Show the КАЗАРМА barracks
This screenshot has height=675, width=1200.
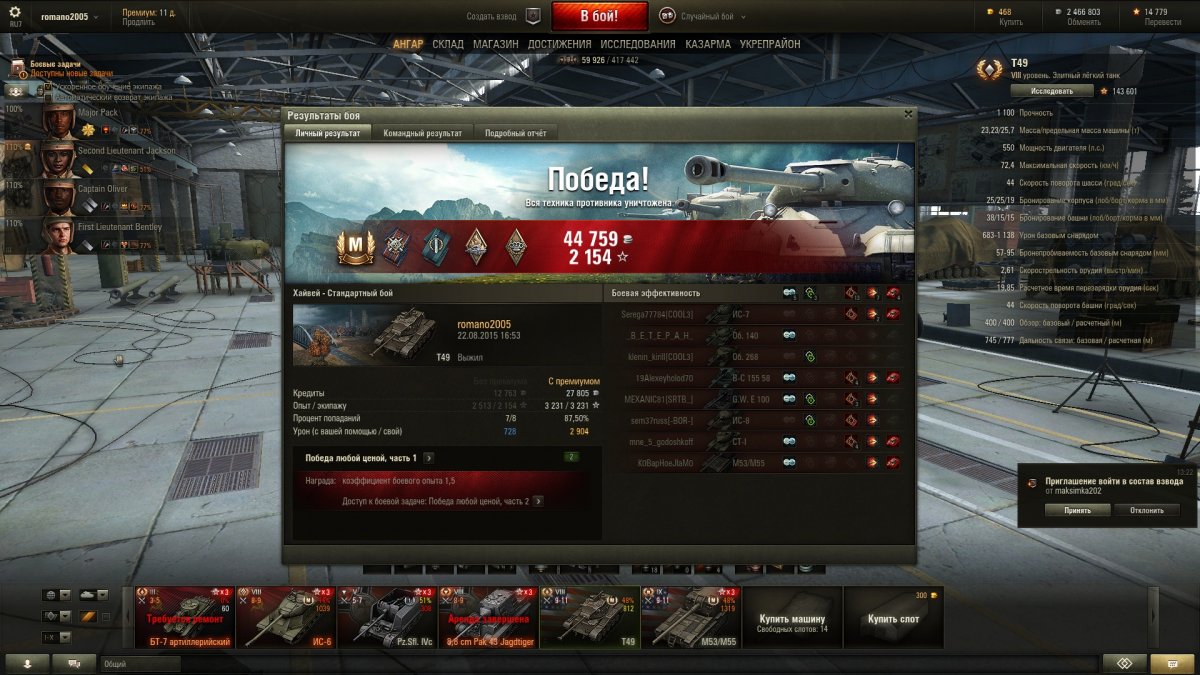tap(707, 44)
